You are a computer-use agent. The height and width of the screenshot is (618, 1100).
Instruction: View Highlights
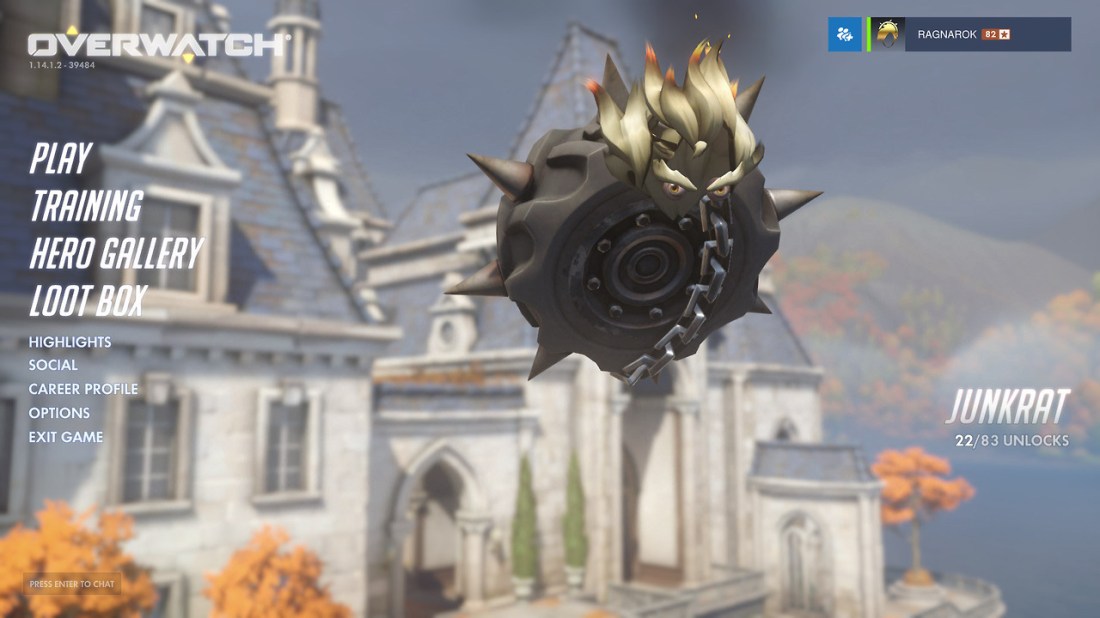point(70,342)
